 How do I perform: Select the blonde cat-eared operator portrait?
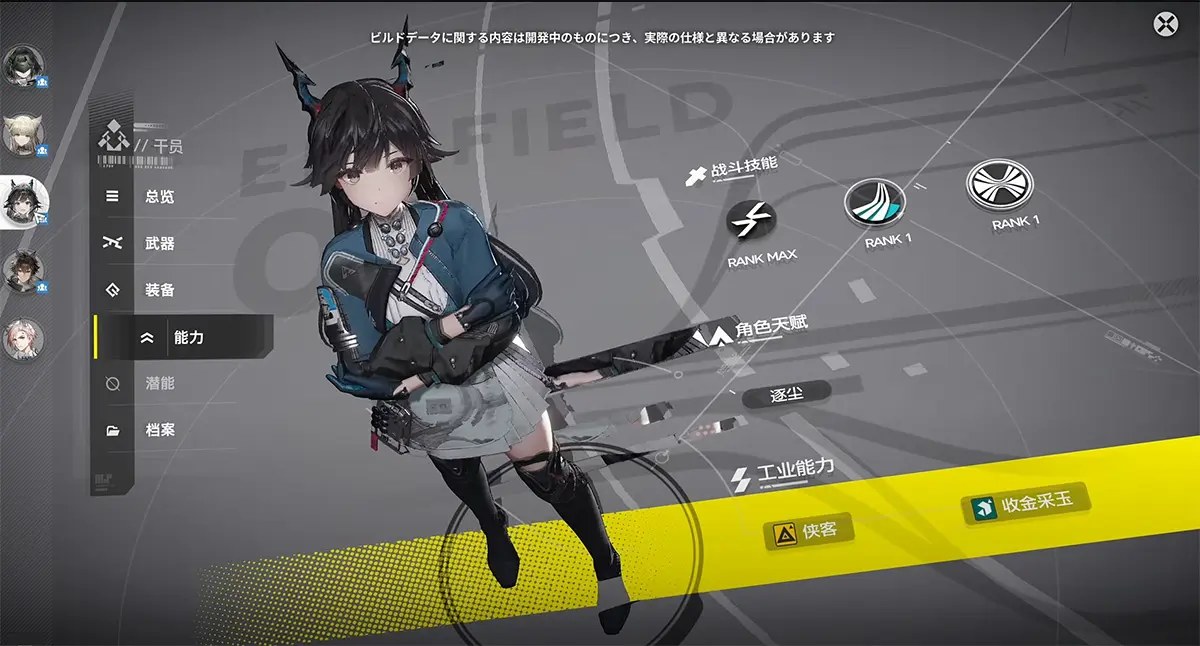point(20,135)
